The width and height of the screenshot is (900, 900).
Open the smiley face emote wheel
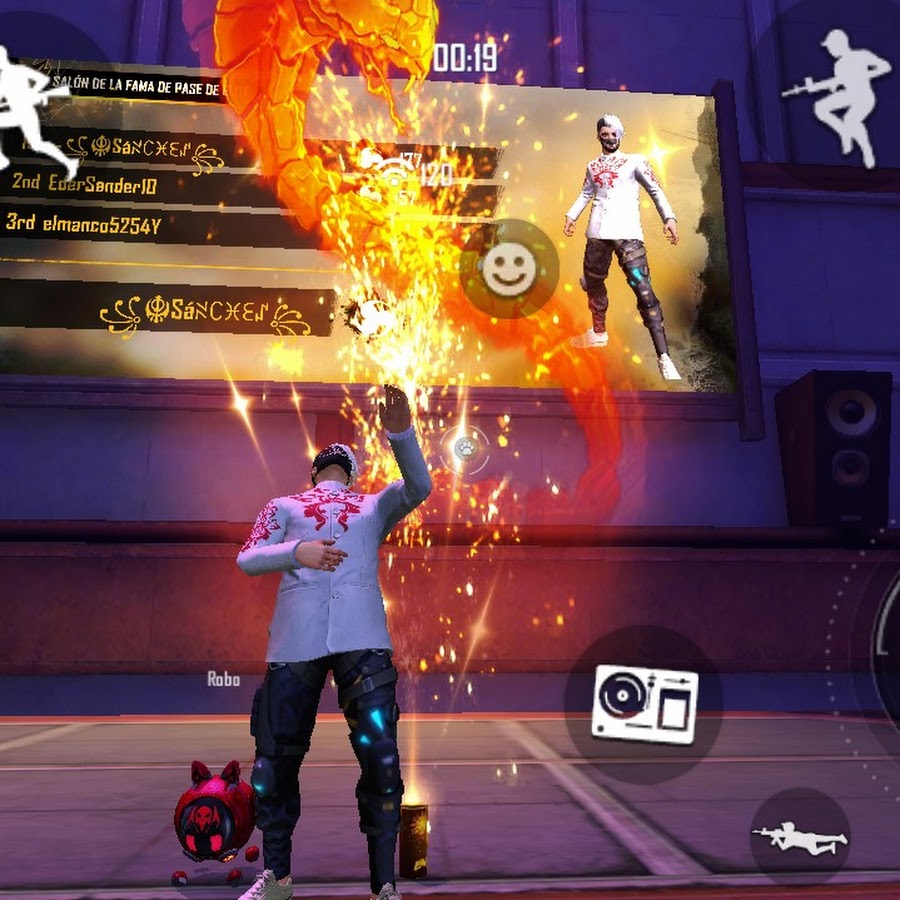(508, 269)
